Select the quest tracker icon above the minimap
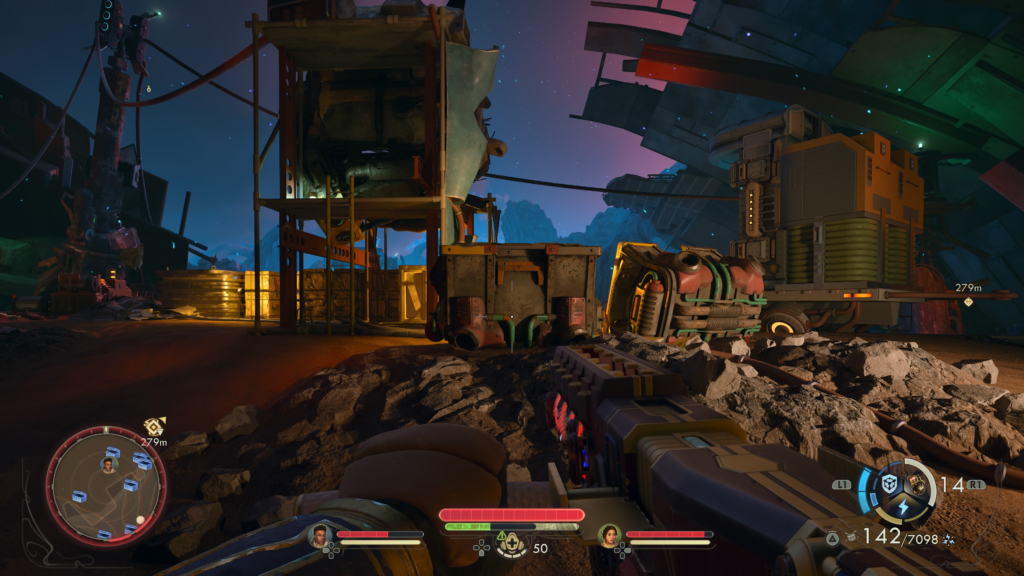 click(153, 427)
